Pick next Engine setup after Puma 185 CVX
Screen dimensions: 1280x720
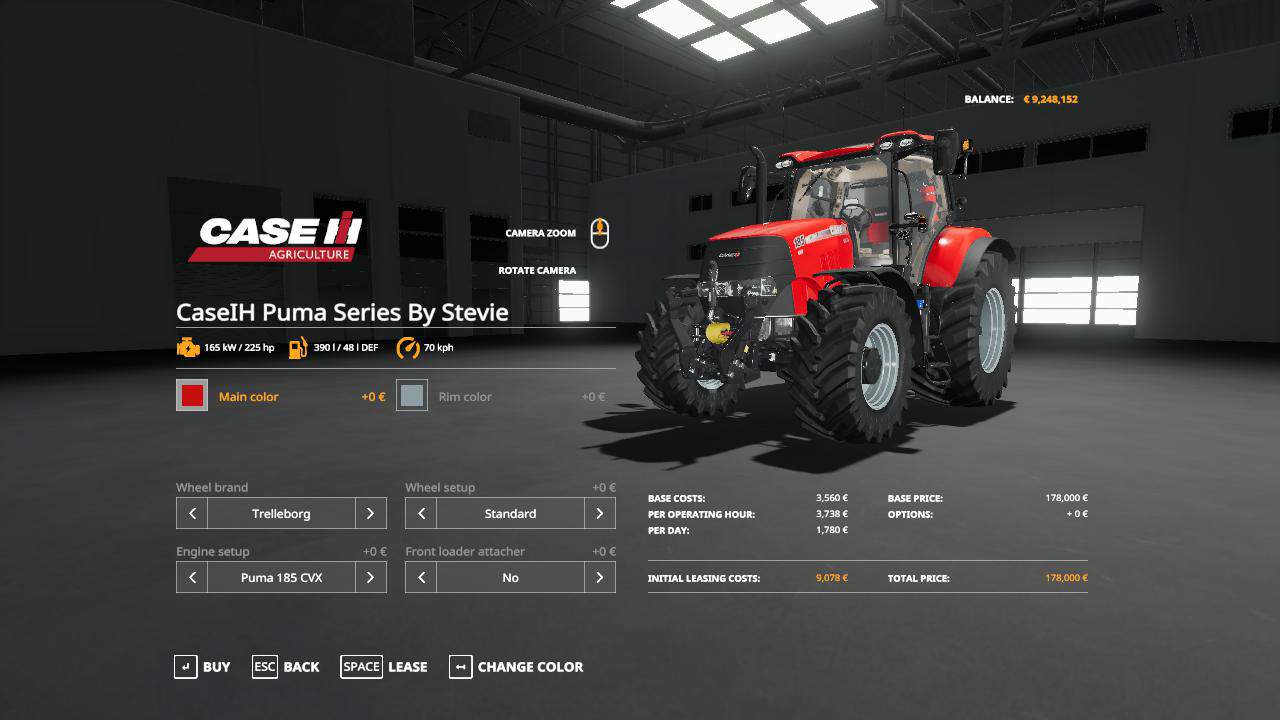(x=370, y=577)
